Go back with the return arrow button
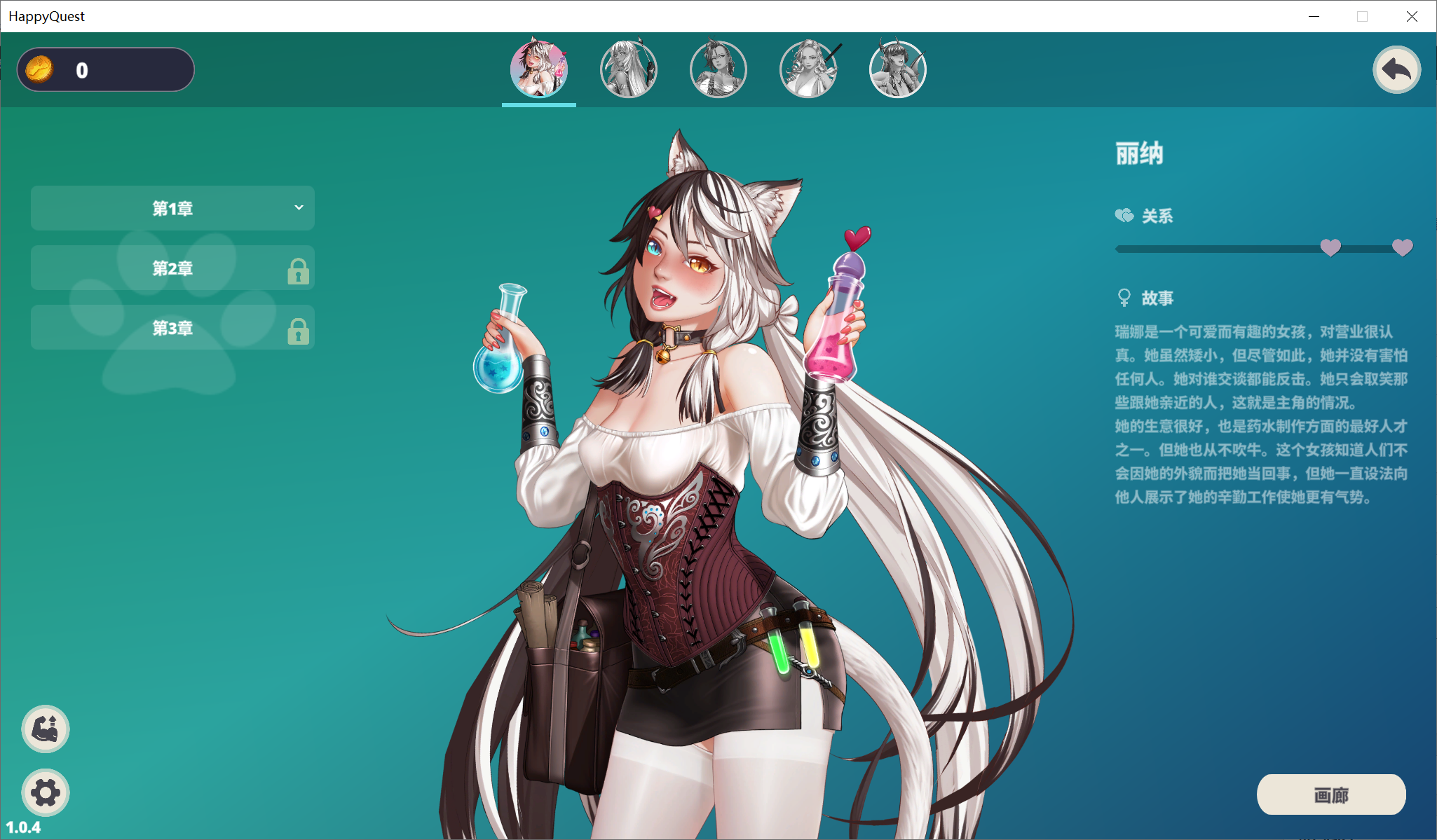1437x840 pixels. coord(1396,69)
